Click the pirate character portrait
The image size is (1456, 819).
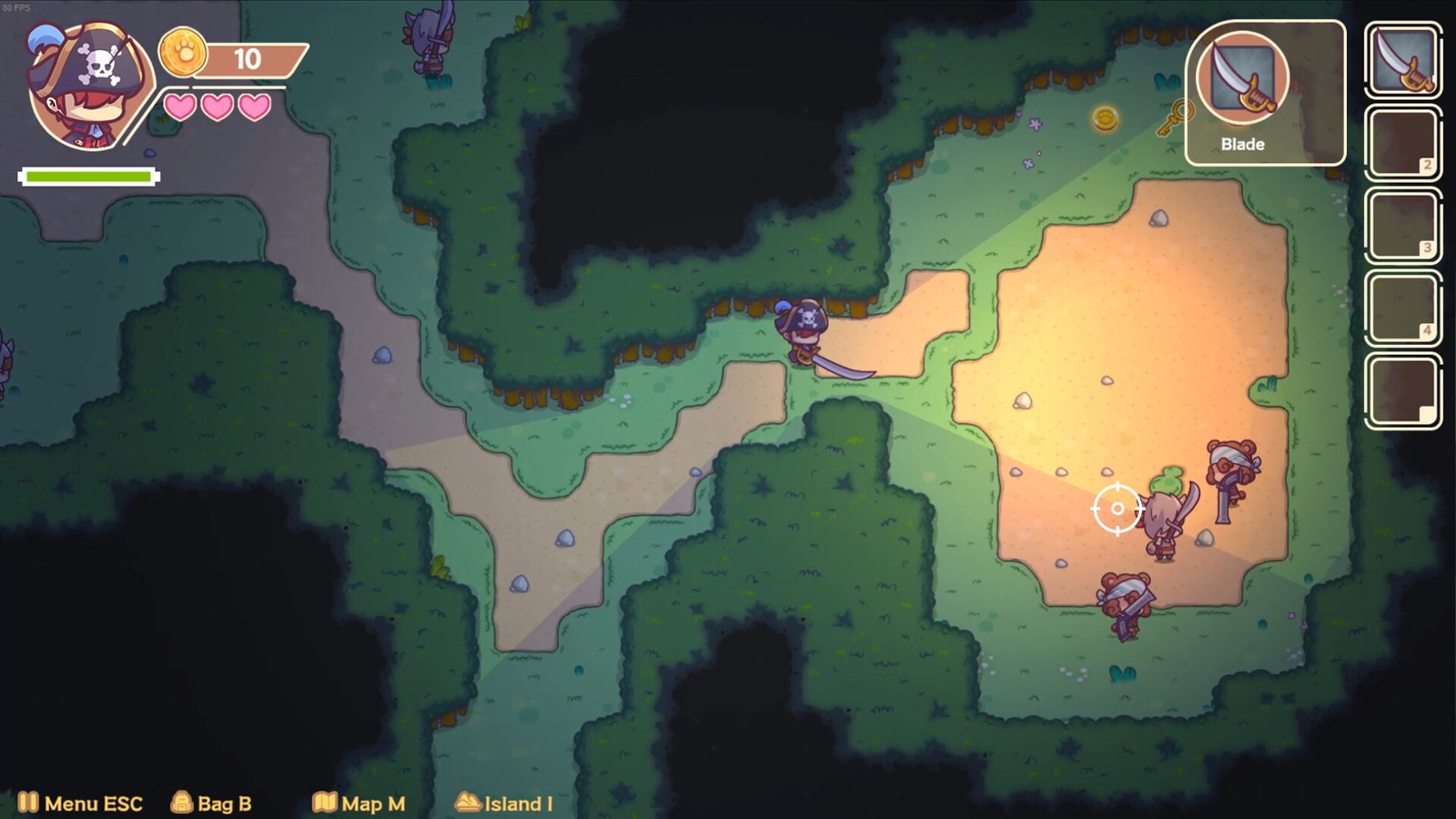click(x=89, y=88)
